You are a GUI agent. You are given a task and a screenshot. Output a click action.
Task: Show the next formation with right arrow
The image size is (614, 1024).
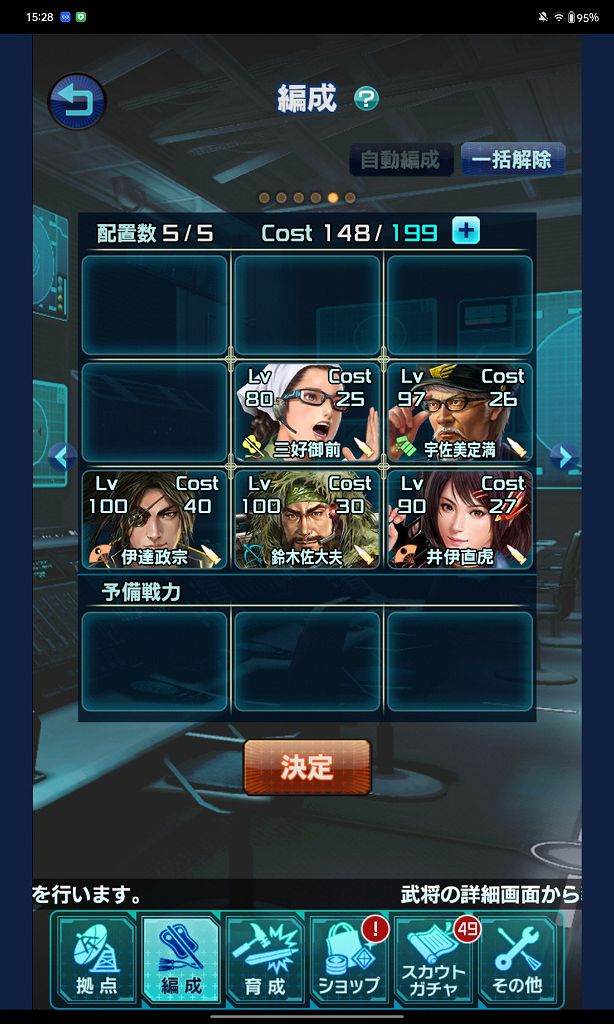(x=564, y=457)
